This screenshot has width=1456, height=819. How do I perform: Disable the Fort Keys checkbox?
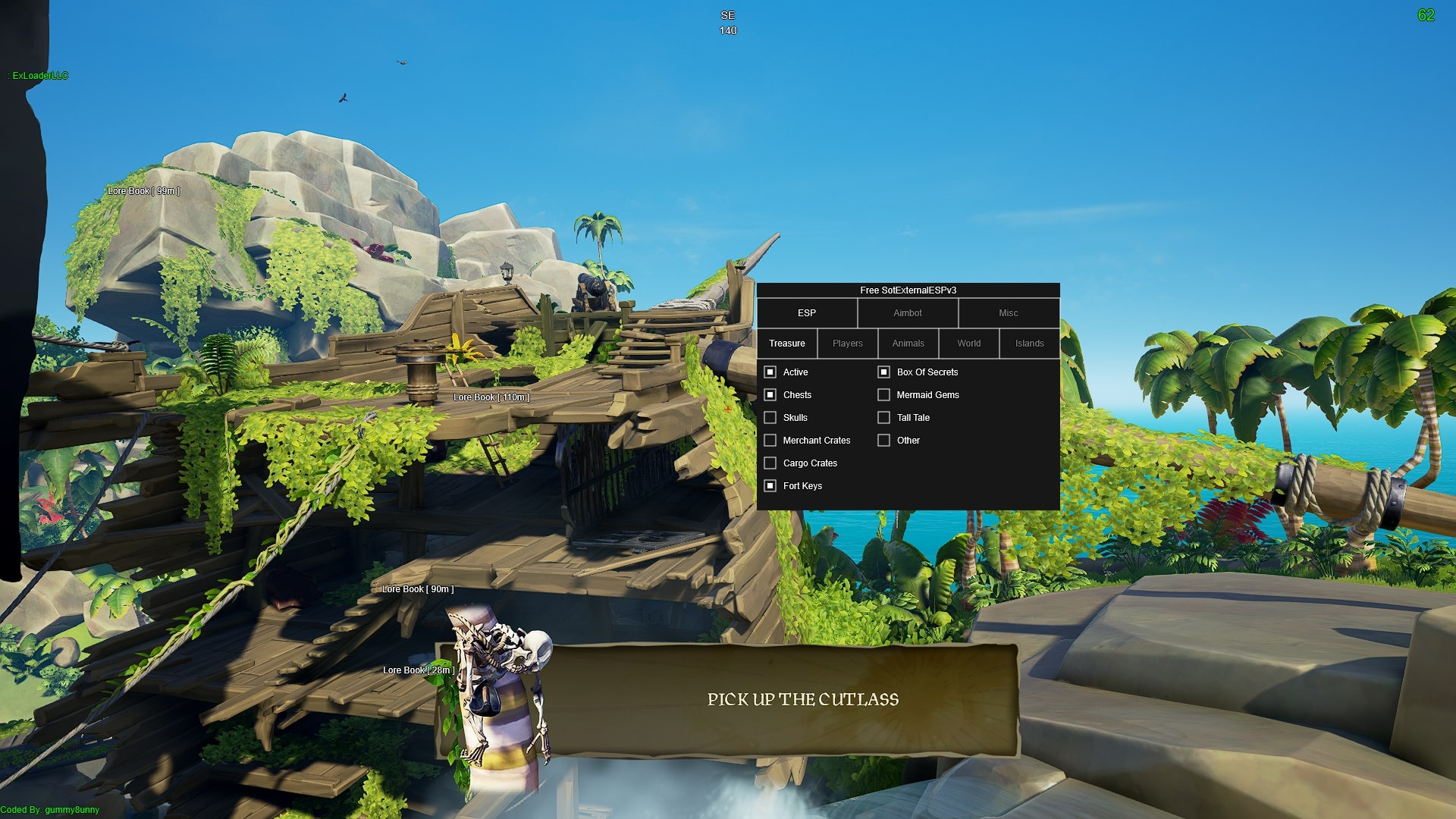tap(770, 485)
